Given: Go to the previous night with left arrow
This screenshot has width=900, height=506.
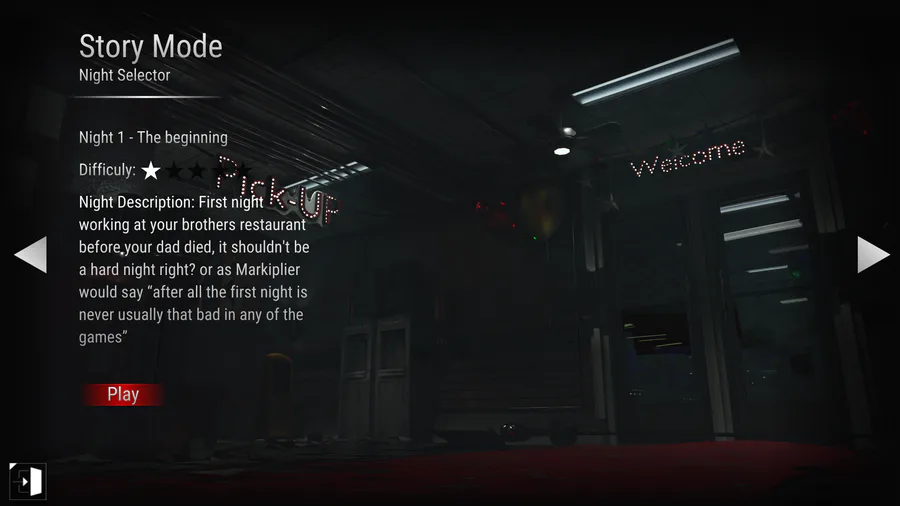Looking at the screenshot, I should tap(31, 255).
